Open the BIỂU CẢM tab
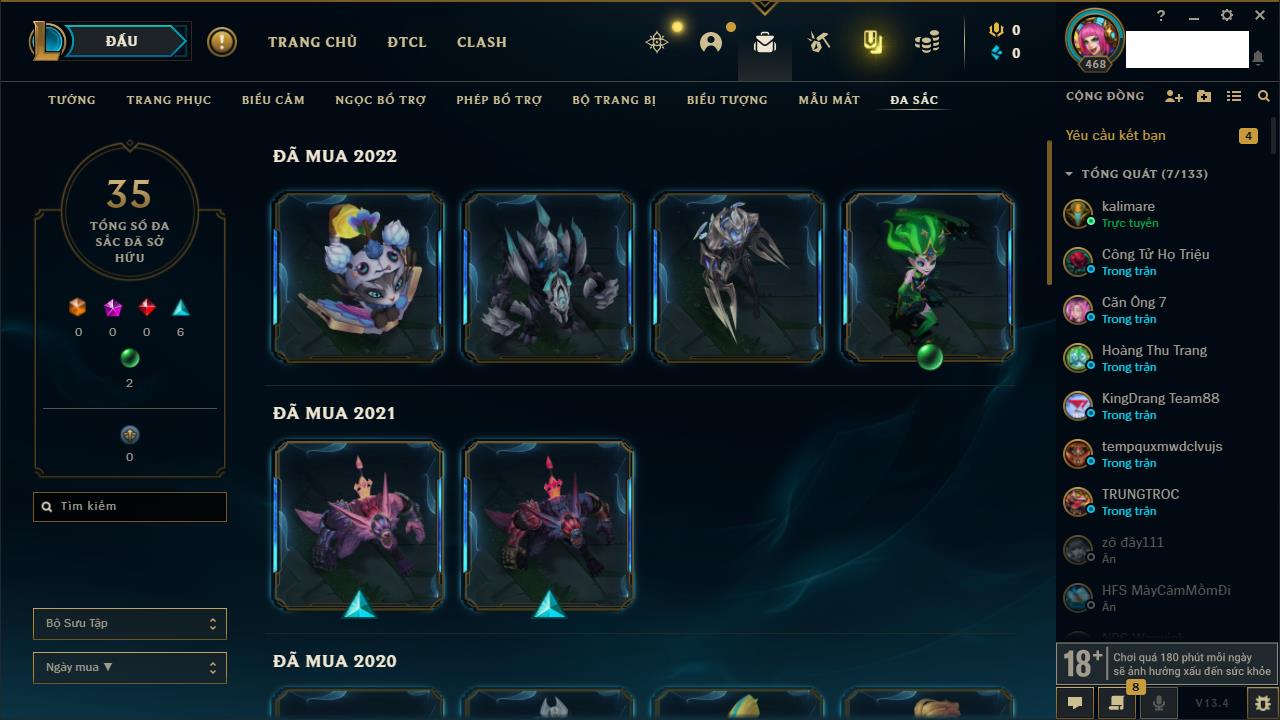 pos(273,100)
